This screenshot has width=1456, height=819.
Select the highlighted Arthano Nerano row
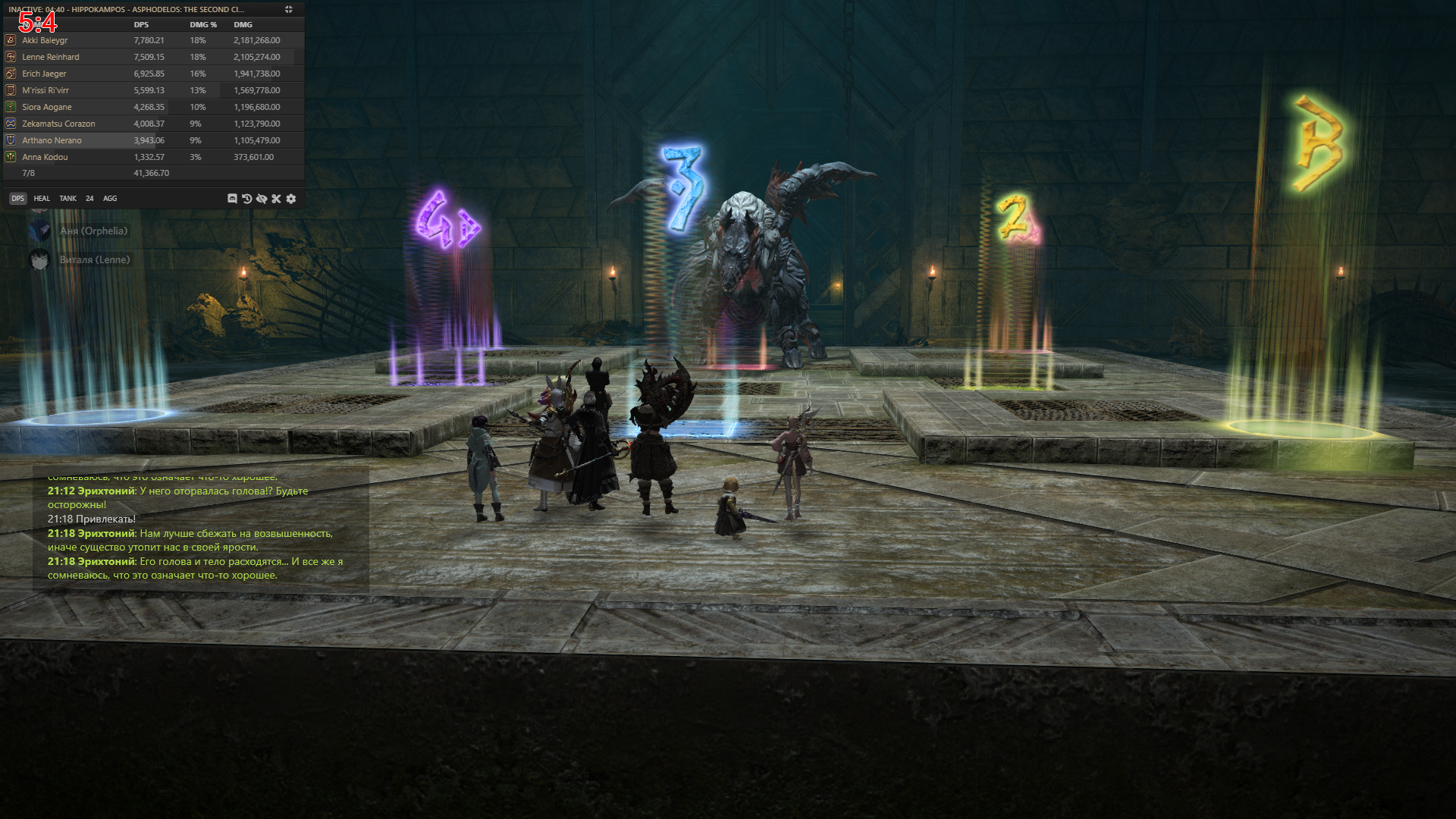coord(152,140)
